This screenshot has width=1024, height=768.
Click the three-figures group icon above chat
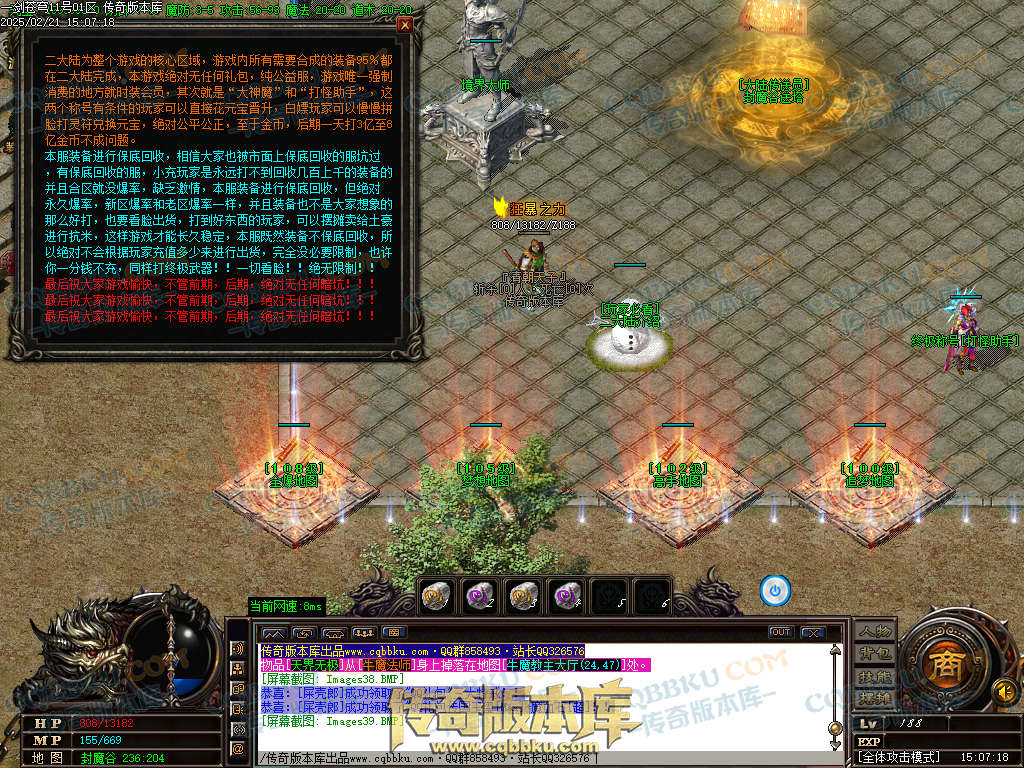click(364, 633)
